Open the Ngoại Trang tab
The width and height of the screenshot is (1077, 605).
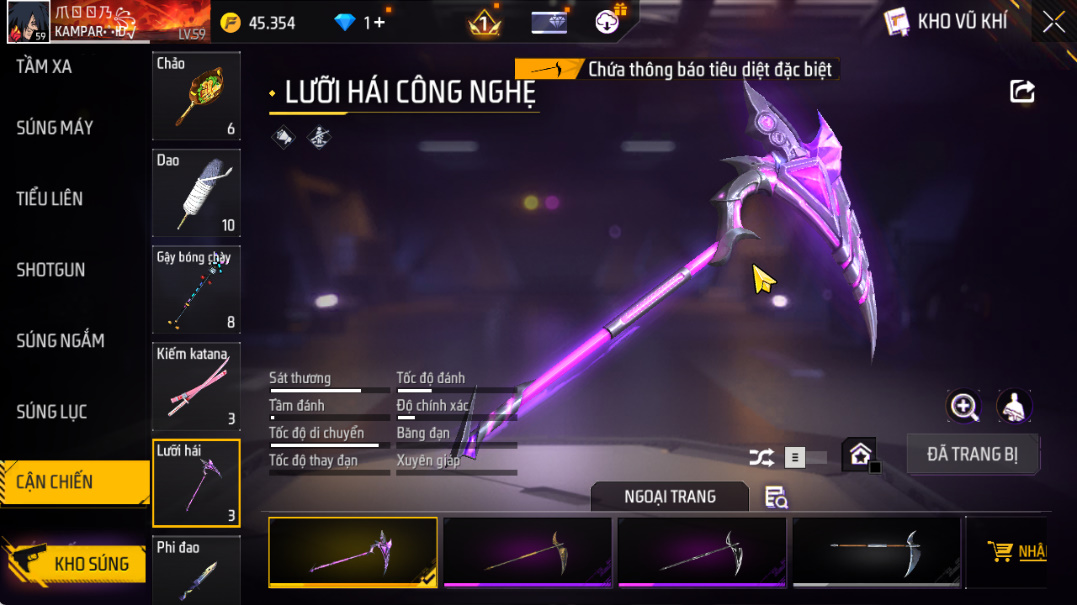[x=669, y=497]
